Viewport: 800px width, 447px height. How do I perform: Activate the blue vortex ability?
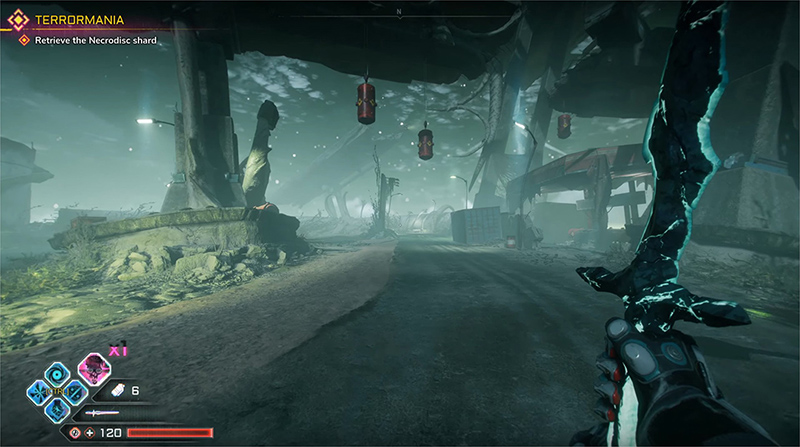(58, 373)
